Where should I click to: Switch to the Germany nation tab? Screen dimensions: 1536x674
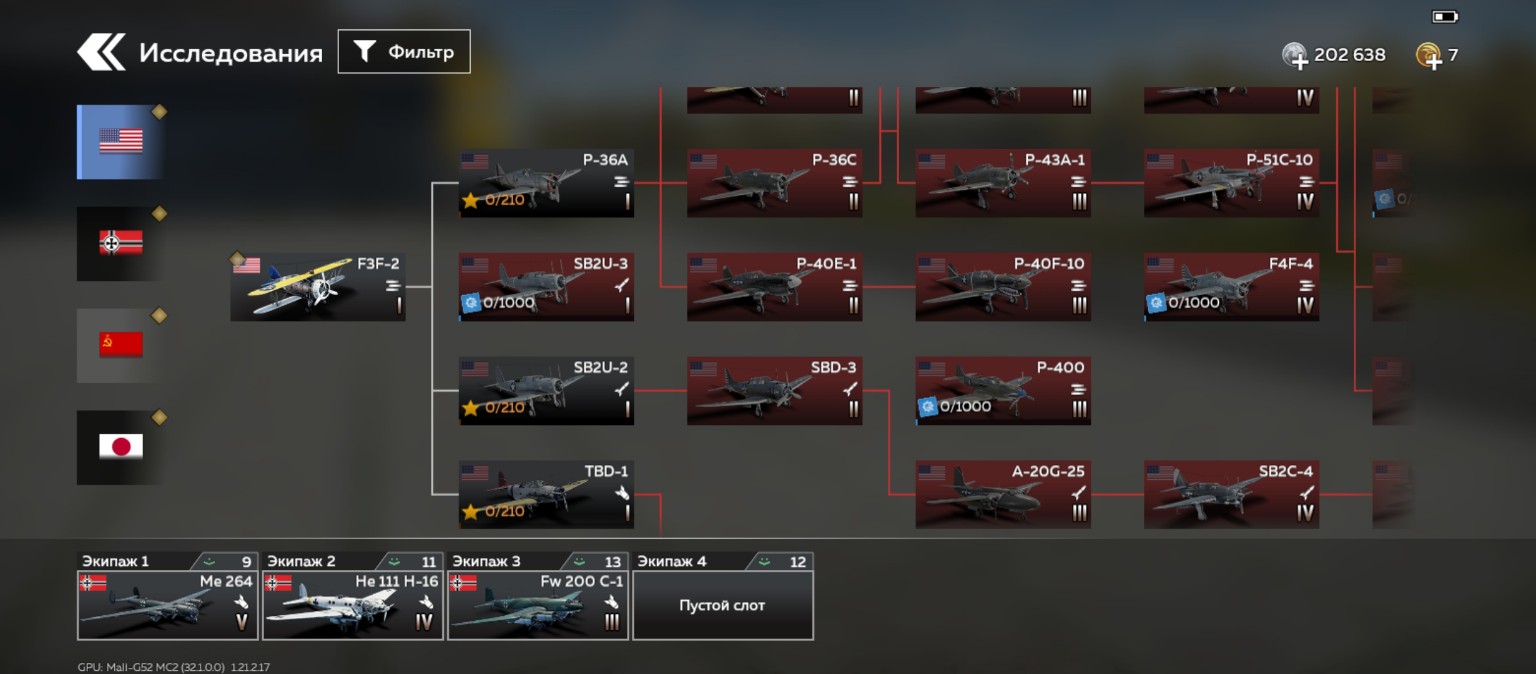[x=120, y=243]
